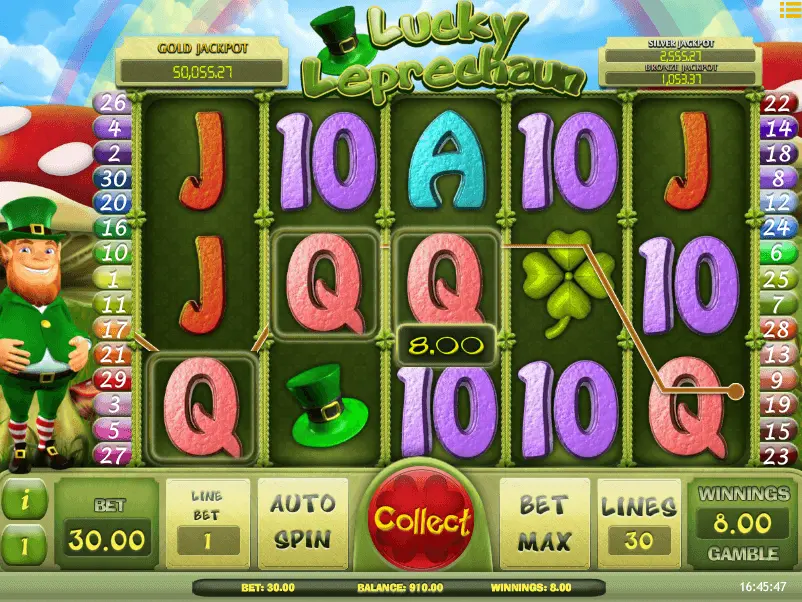The height and width of the screenshot is (602, 802).
Task: Click the red Collect button
Action: pyautogui.click(x=421, y=519)
